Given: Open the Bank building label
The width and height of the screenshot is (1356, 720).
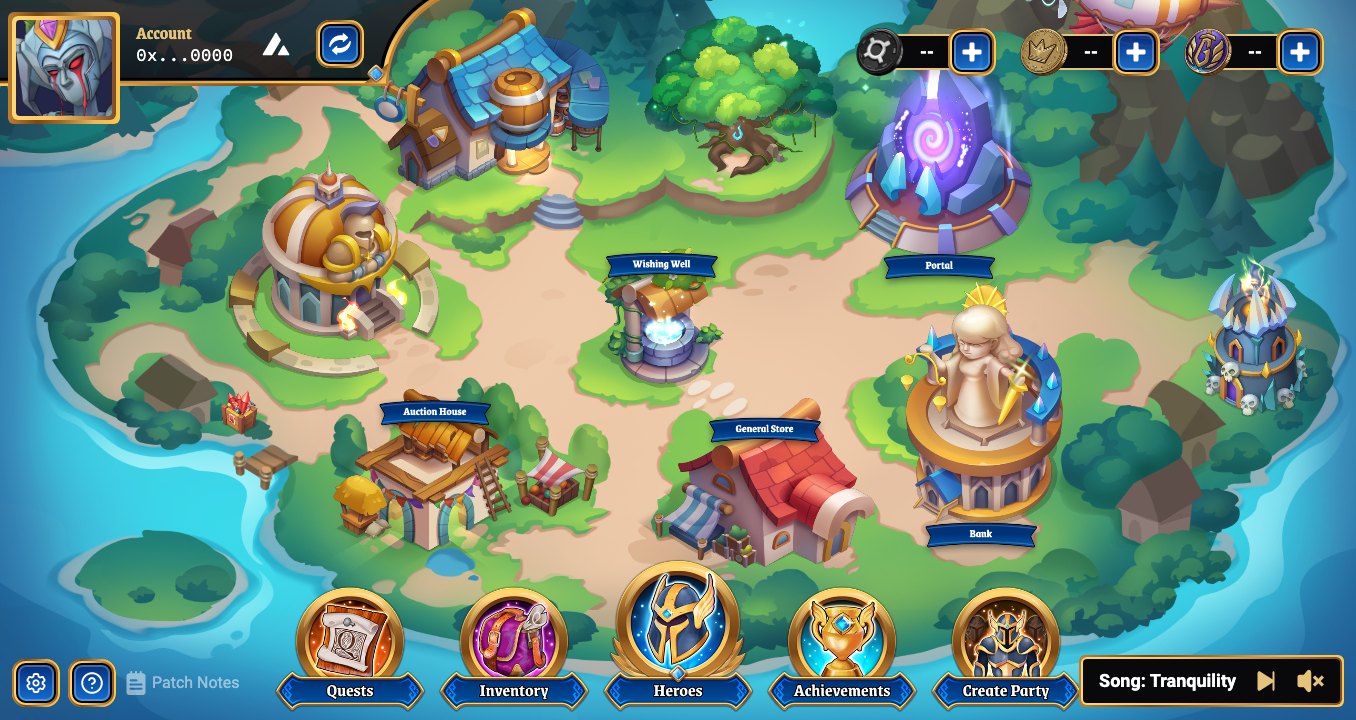Looking at the screenshot, I should [981, 534].
